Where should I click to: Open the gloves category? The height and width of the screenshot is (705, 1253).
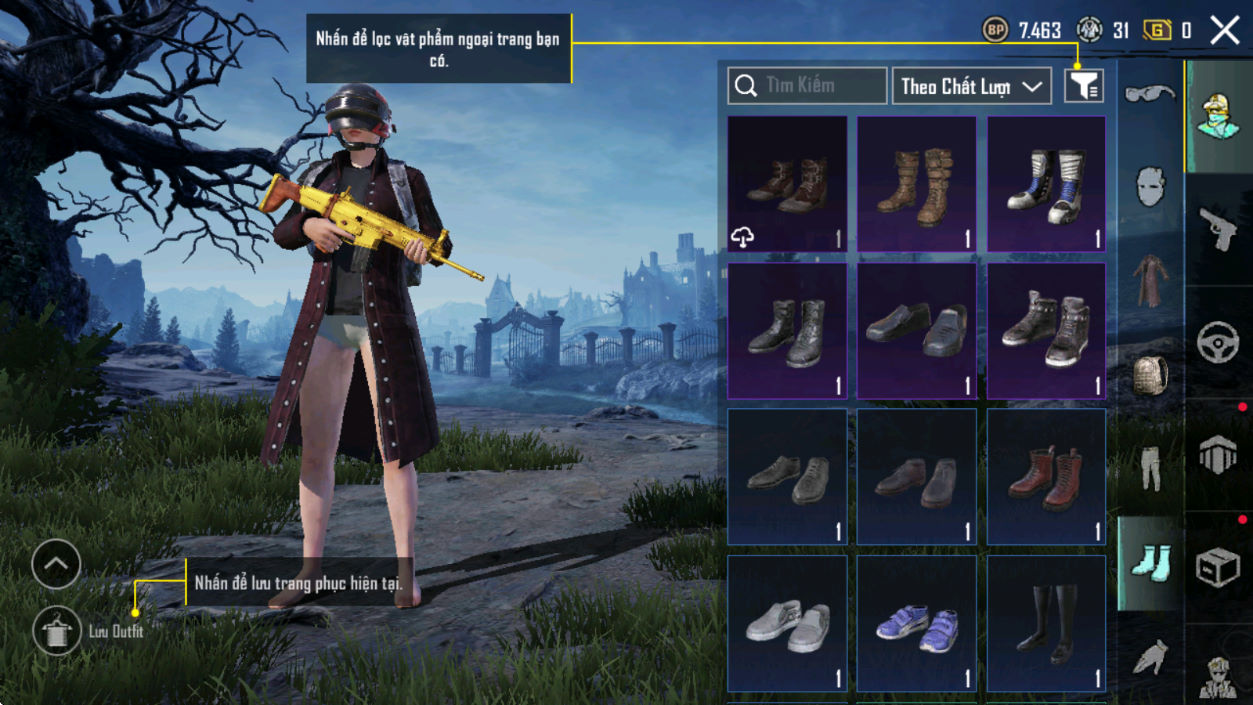coord(1150,656)
